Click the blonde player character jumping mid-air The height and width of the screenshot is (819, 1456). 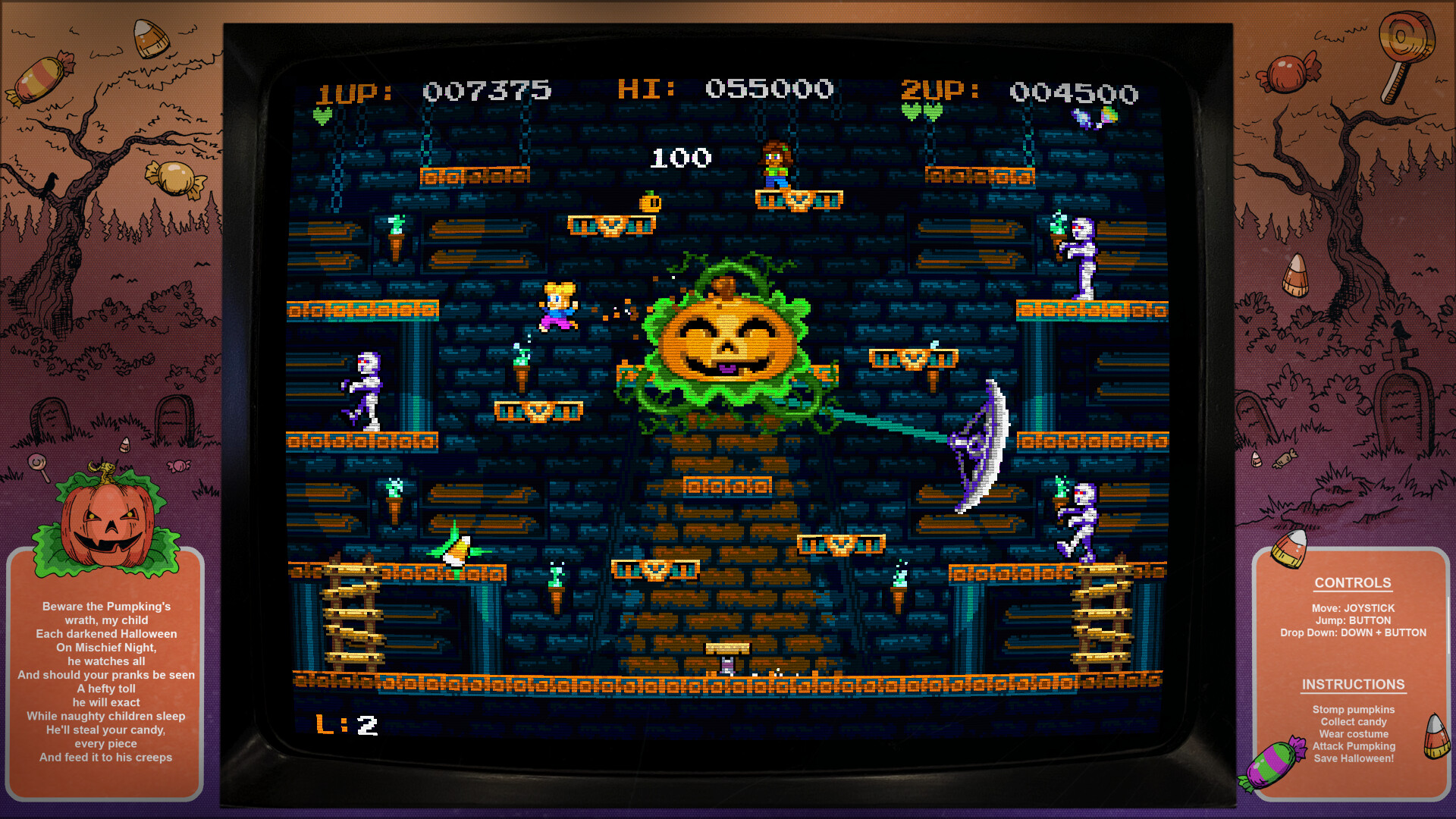557,307
